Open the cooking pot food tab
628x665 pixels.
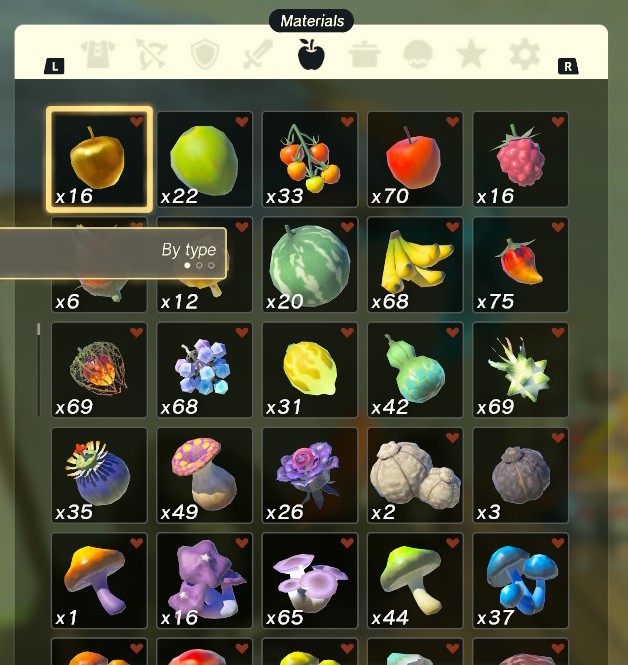pos(365,54)
